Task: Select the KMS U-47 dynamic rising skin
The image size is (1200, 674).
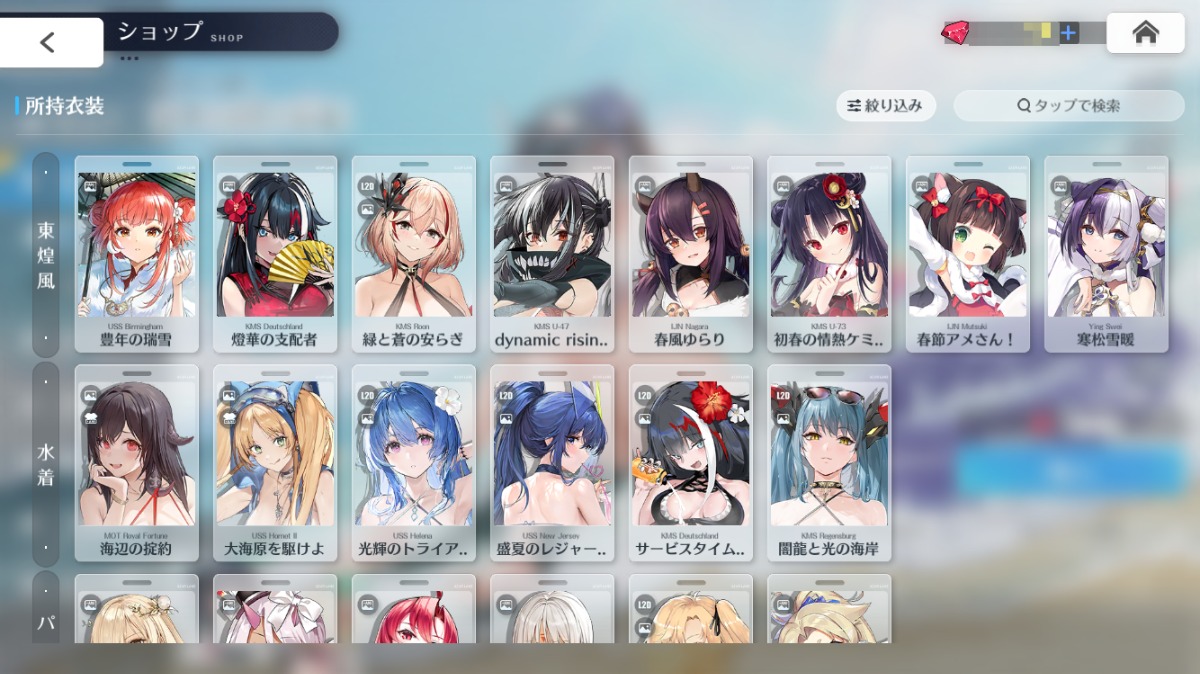Action: point(552,254)
